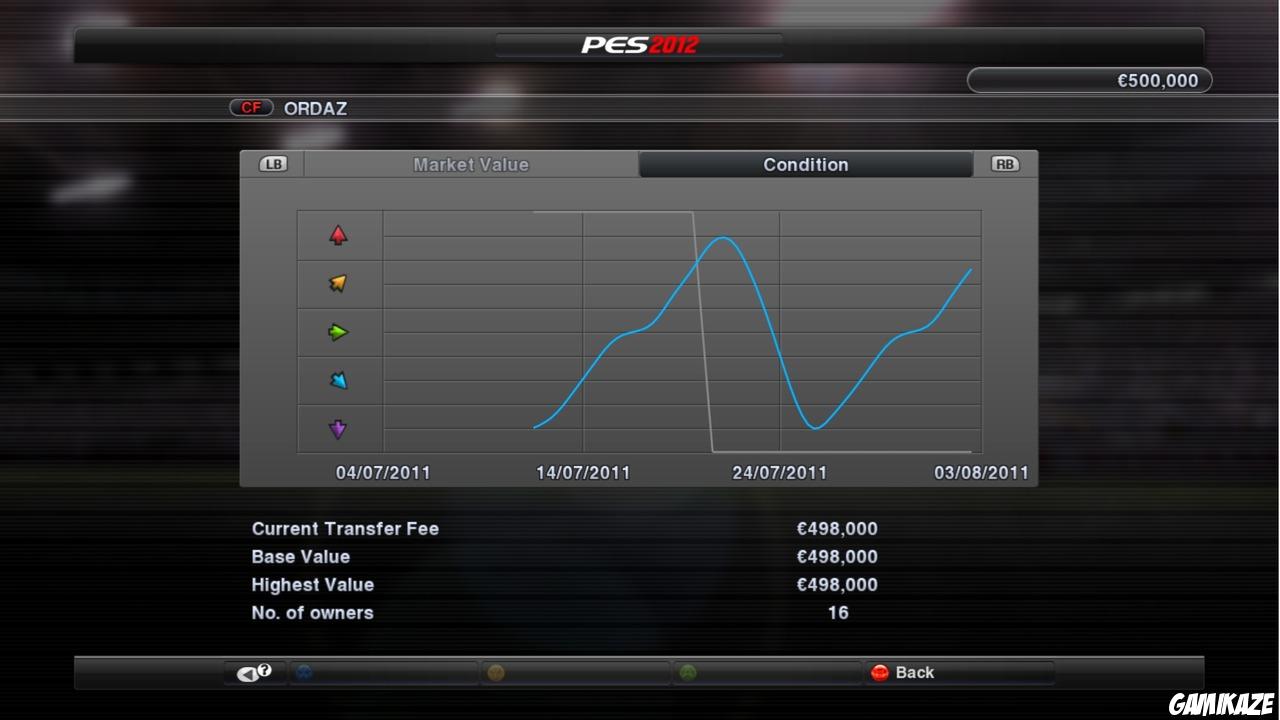Click the red B button icon beside Back
The height and width of the screenshot is (720, 1280).
point(880,672)
